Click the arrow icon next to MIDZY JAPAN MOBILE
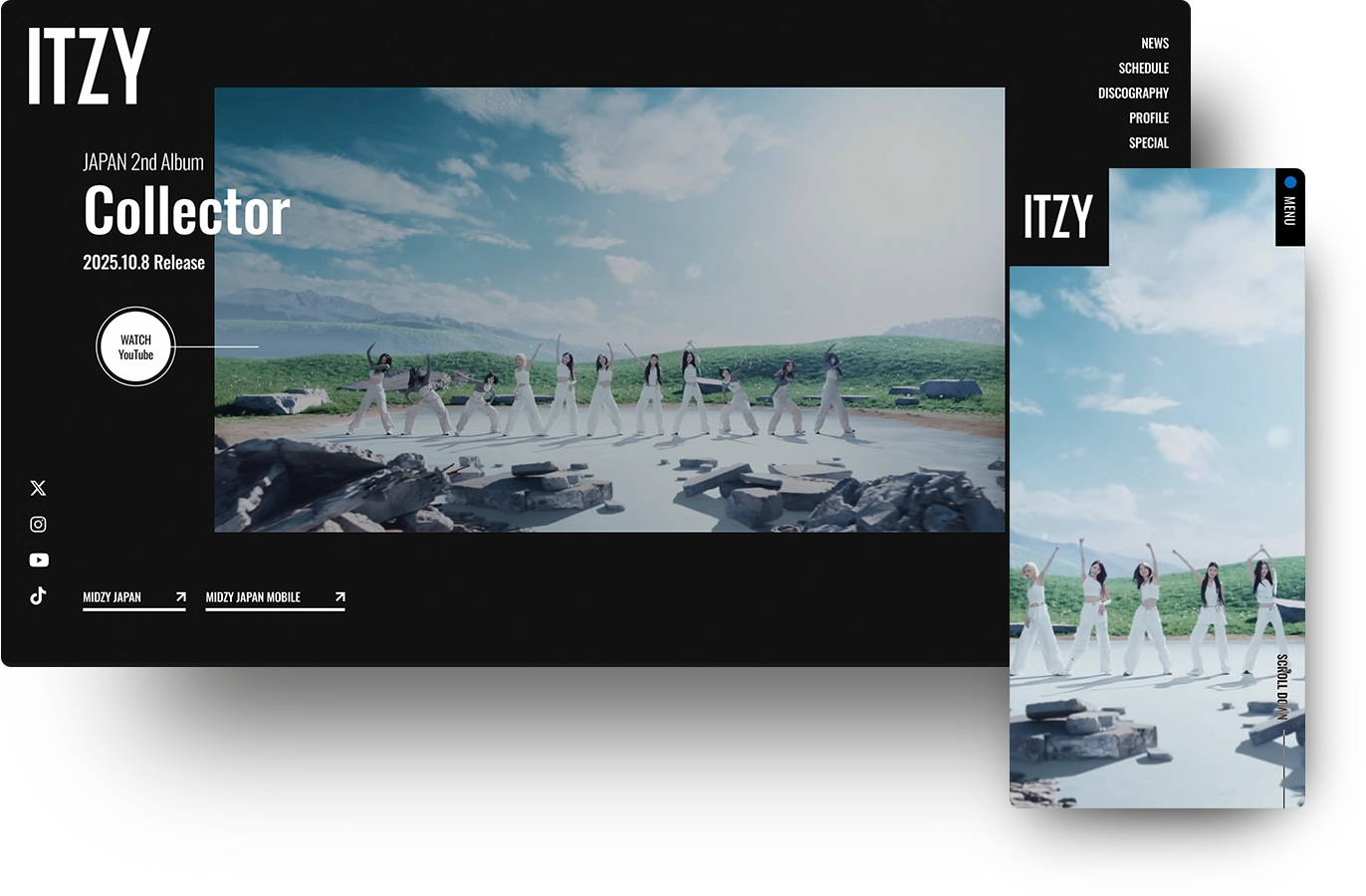The image size is (1366, 896). (x=340, y=597)
